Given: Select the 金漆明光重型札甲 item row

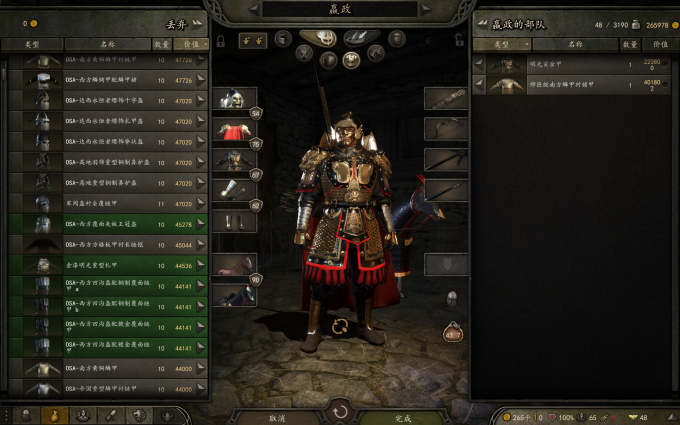Looking at the screenshot, I should pos(105,265).
